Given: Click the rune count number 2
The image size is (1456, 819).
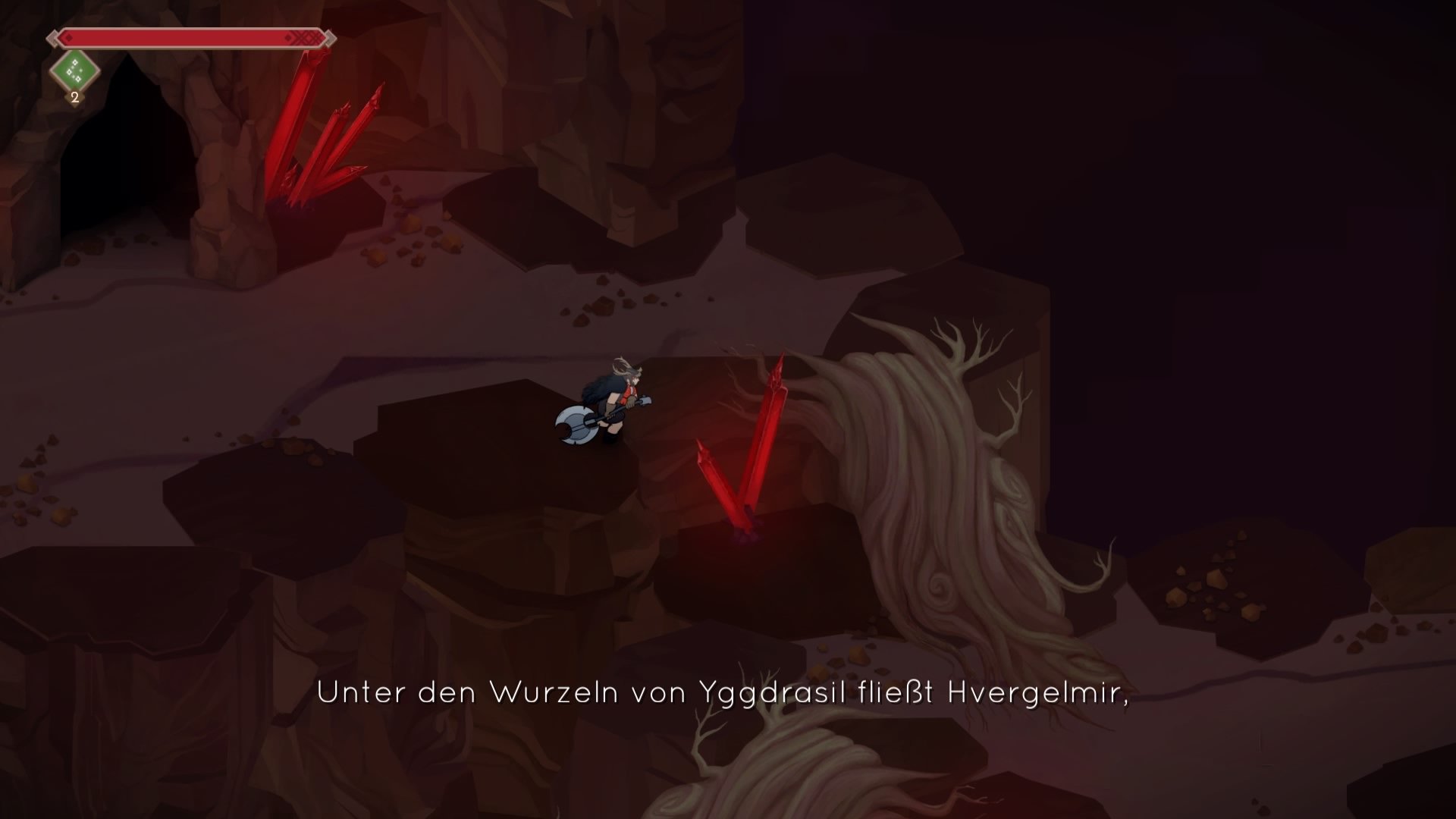Looking at the screenshot, I should coord(74,97).
